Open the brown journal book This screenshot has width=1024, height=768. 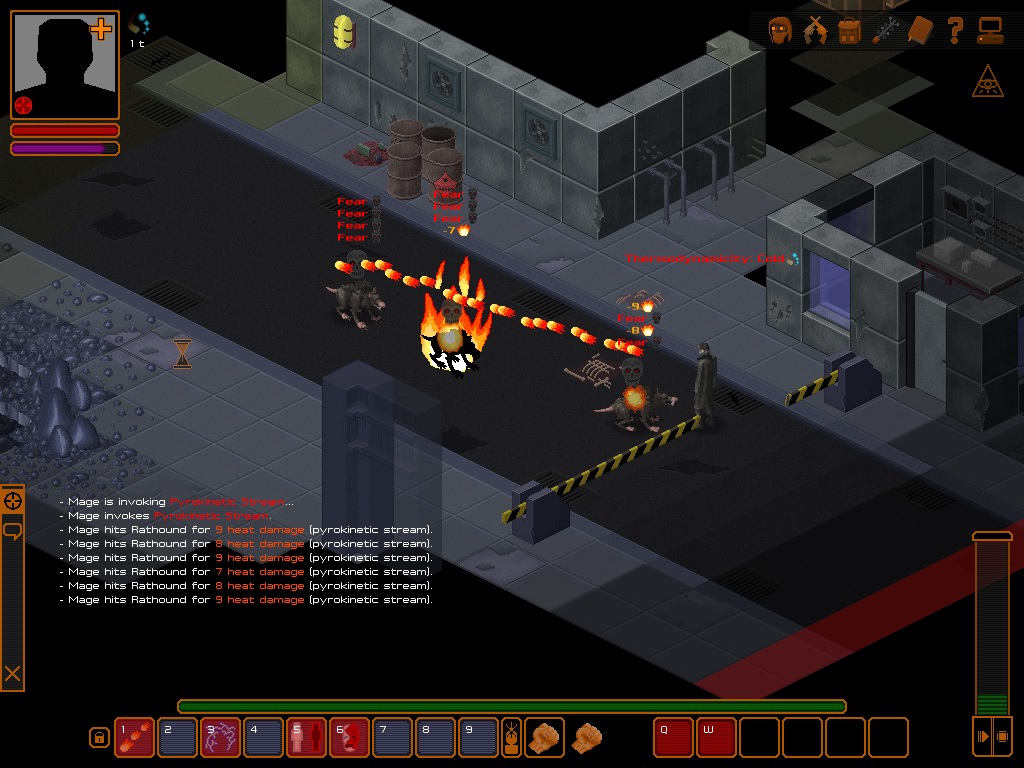click(x=919, y=31)
